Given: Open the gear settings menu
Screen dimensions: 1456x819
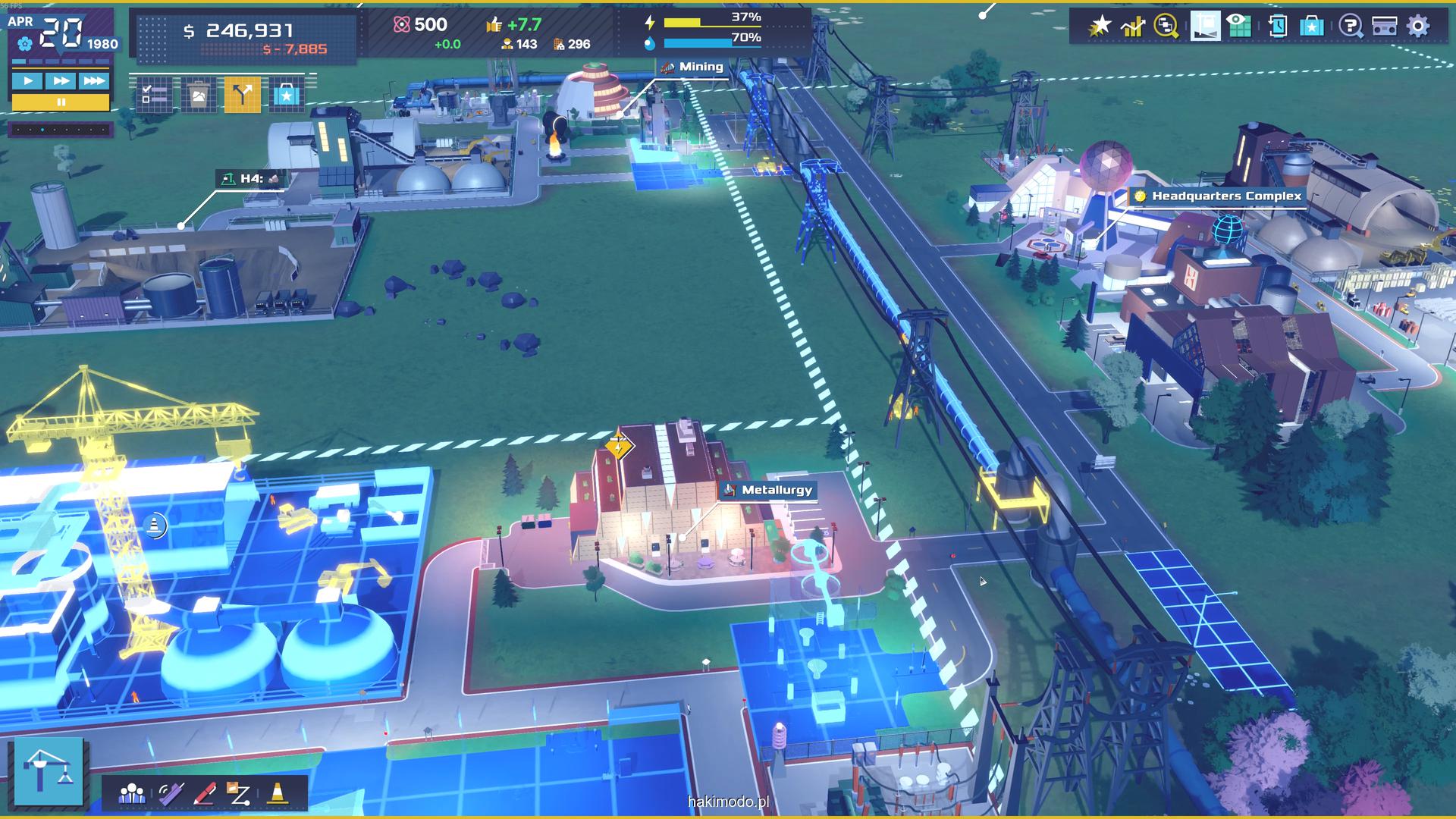Looking at the screenshot, I should click(1418, 26).
